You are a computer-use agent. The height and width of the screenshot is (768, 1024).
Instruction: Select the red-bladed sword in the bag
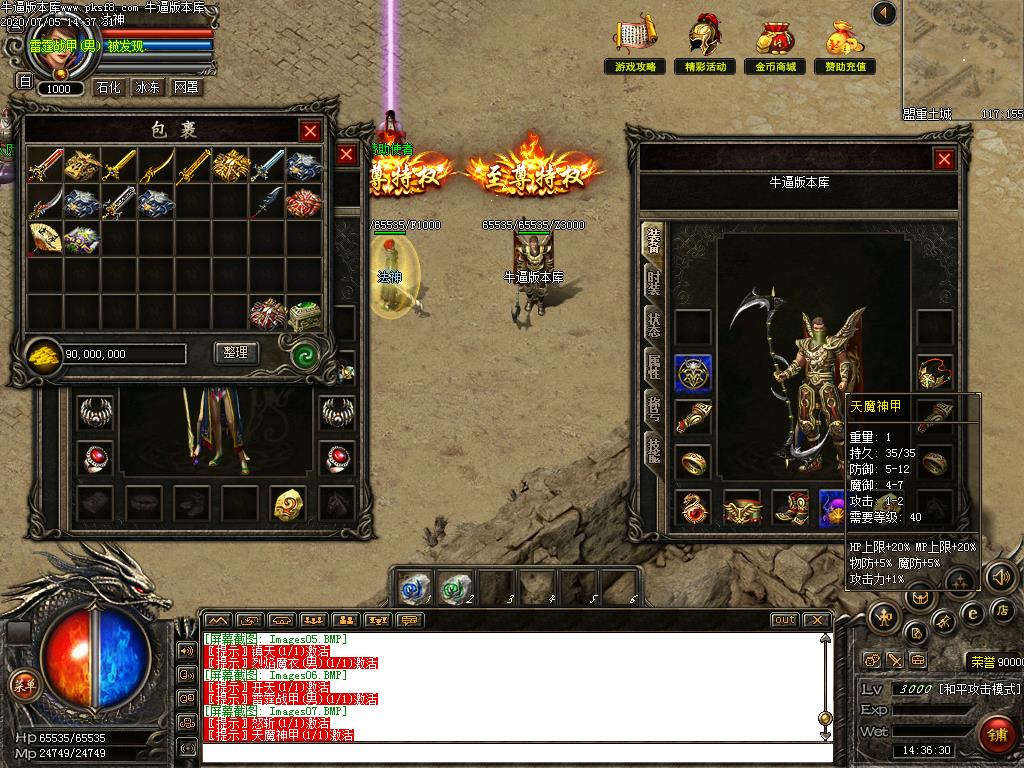pyautogui.click(x=45, y=165)
